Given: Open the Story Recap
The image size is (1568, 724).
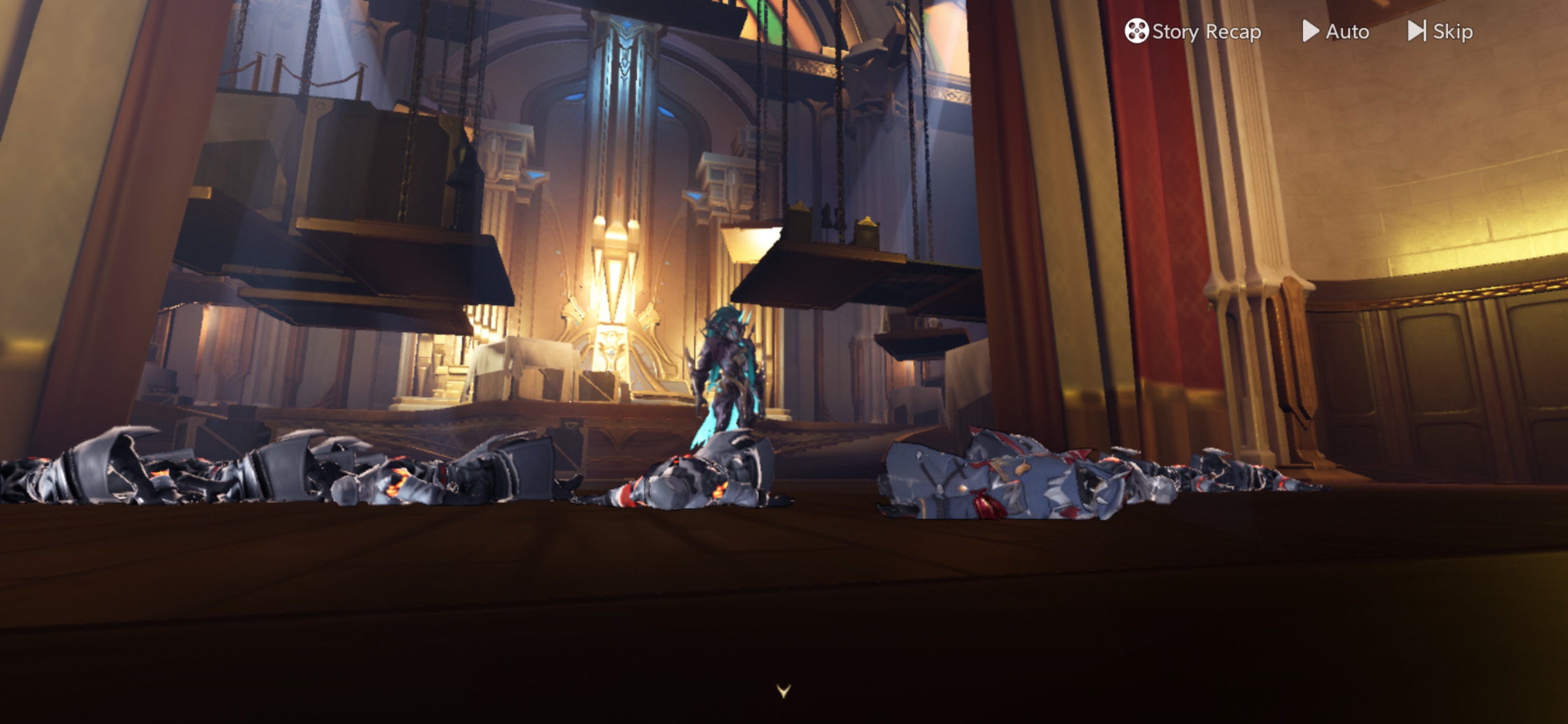Looking at the screenshot, I should click(x=1192, y=31).
